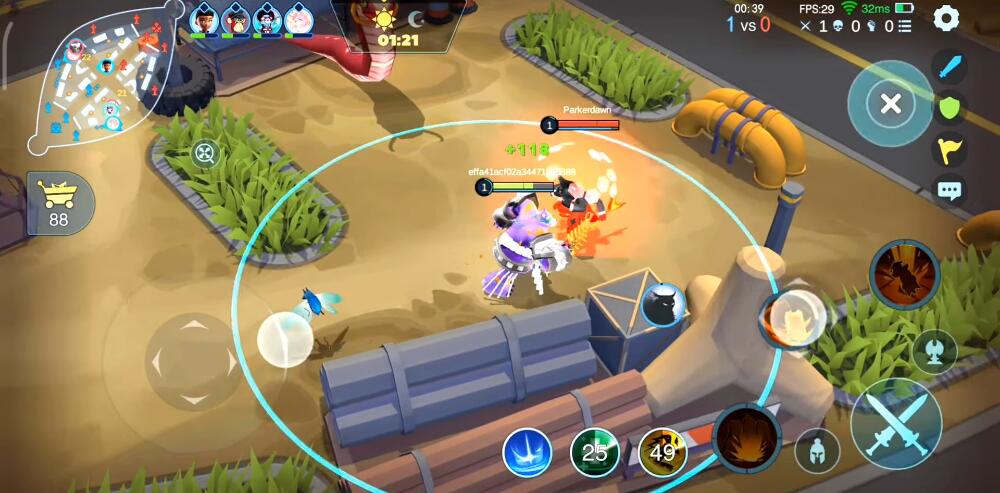The width and height of the screenshot is (1000, 493).
Task: Tap the leaf-shaped minimap
Action: 100,80
